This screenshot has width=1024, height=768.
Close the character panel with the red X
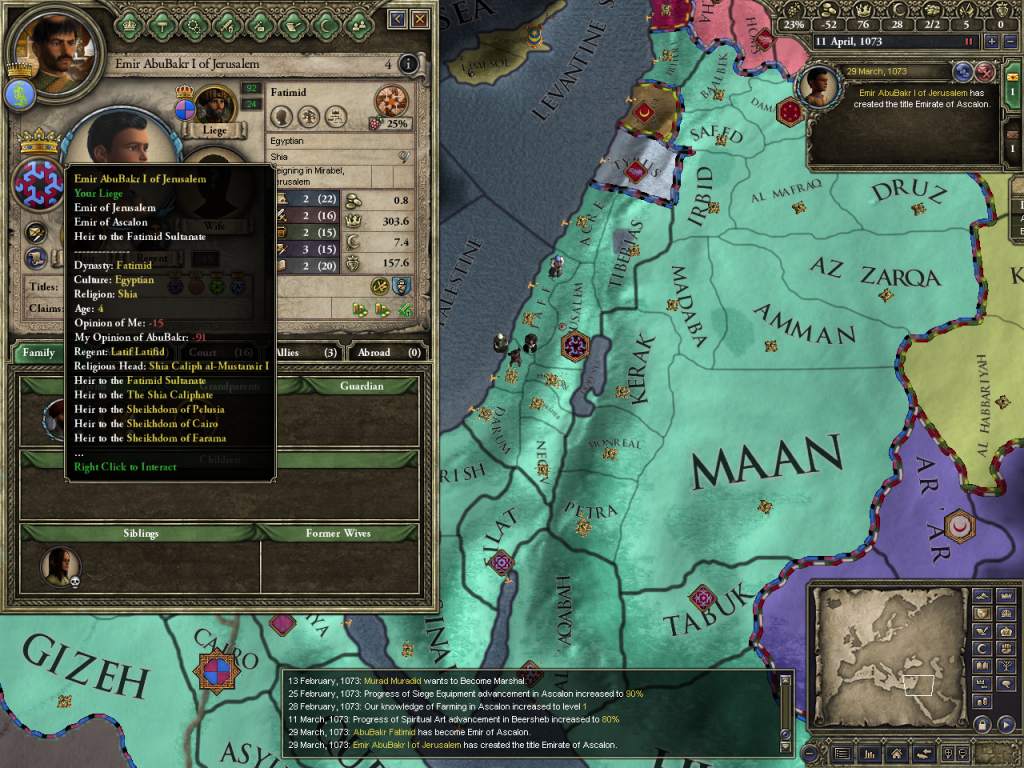pos(421,19)
